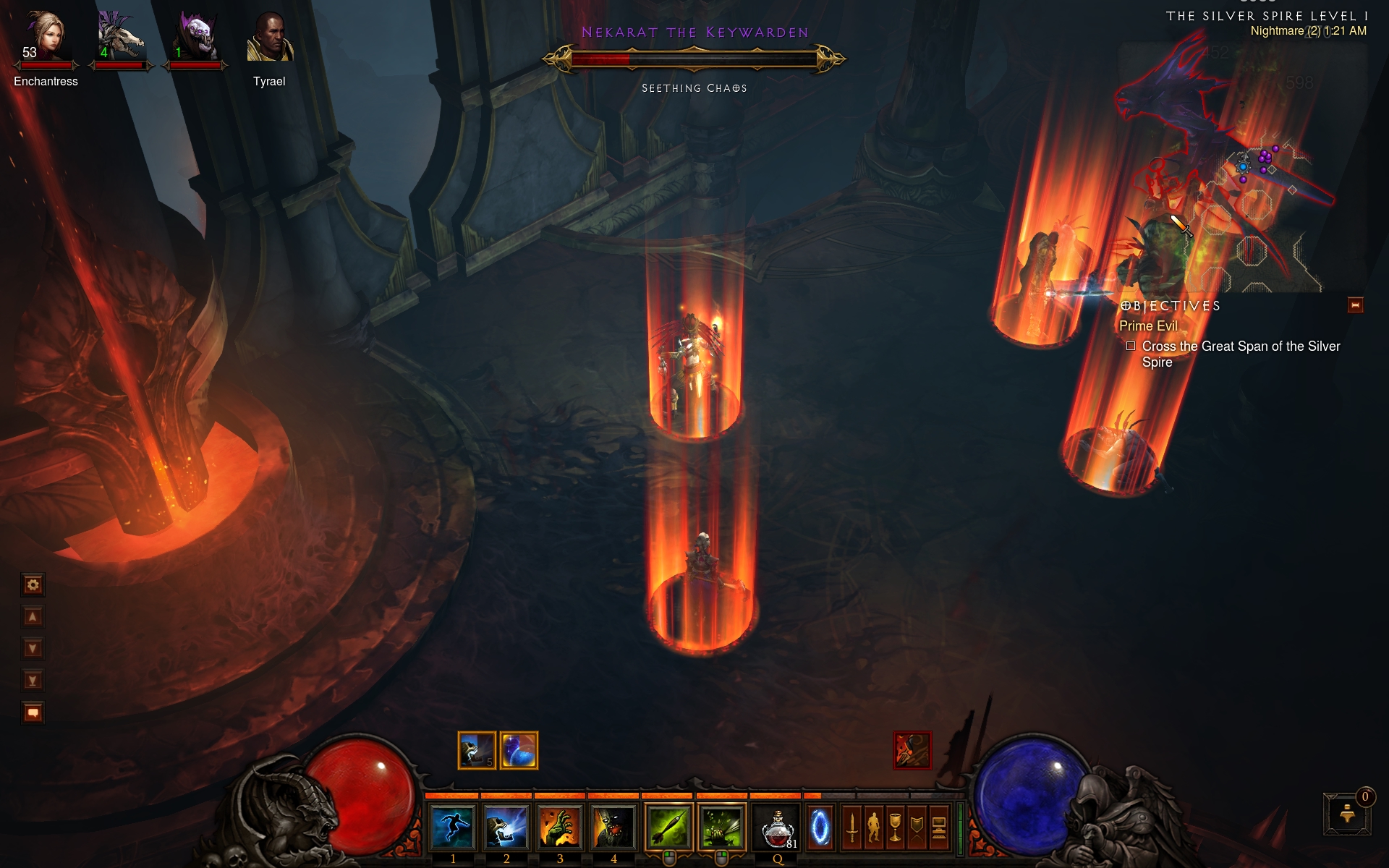
Task: Trigger the zombie face skill in slot 4
Action: [613, 826]
